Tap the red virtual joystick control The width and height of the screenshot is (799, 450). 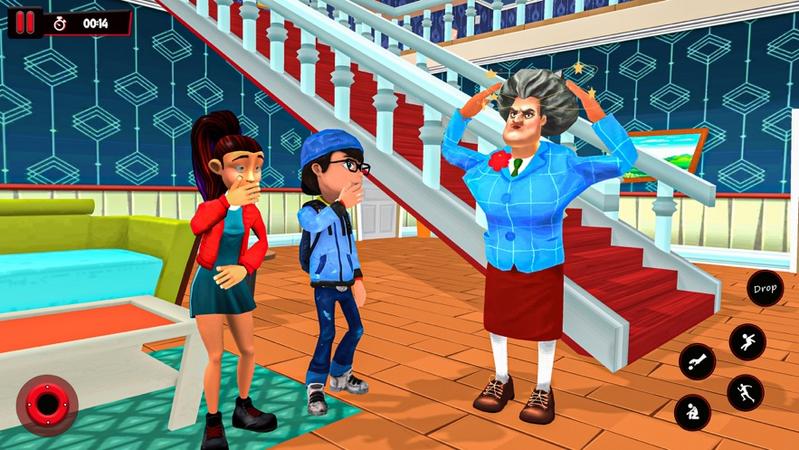(46, 405)
